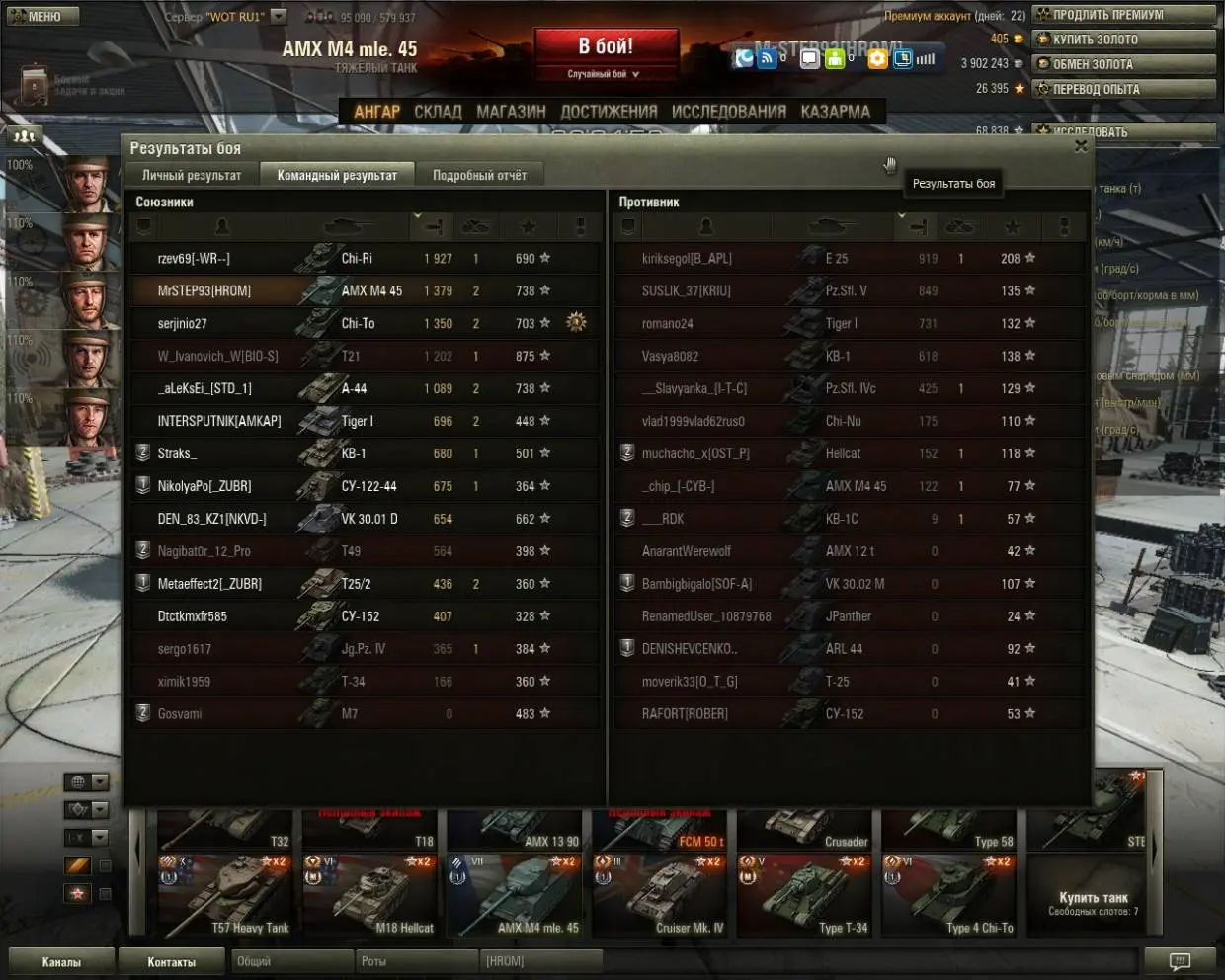Open the МАГАЗИН section

511,112
